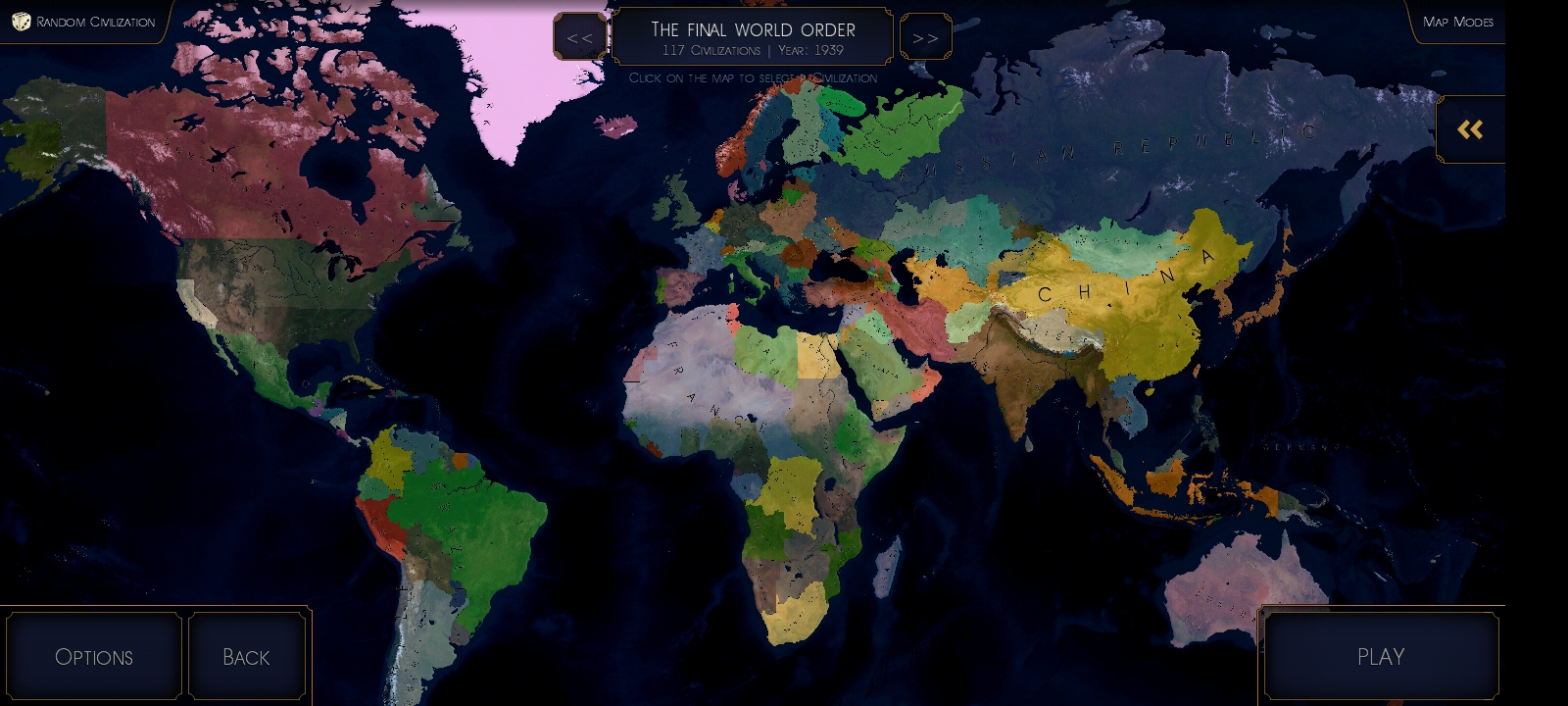
Task: Open the Options menu
Action: click(x=94, y=657)
